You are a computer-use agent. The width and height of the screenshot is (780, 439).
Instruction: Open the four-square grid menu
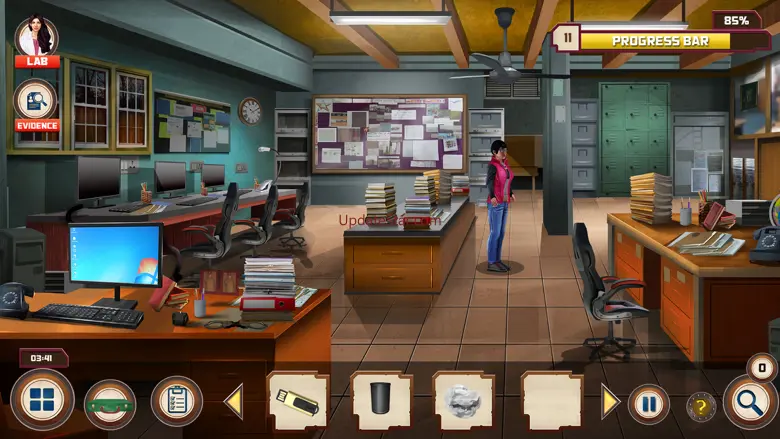pyautogui.click(x=42, y=401)
